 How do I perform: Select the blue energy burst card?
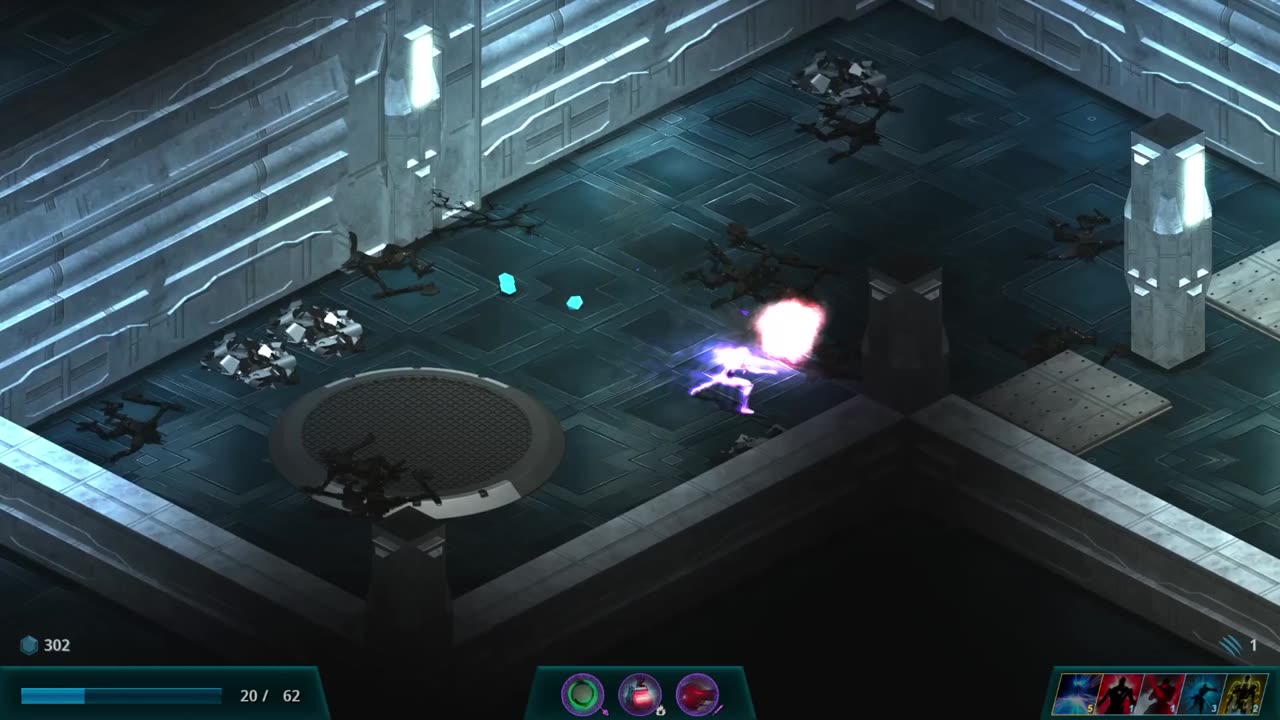point(1076,693)
